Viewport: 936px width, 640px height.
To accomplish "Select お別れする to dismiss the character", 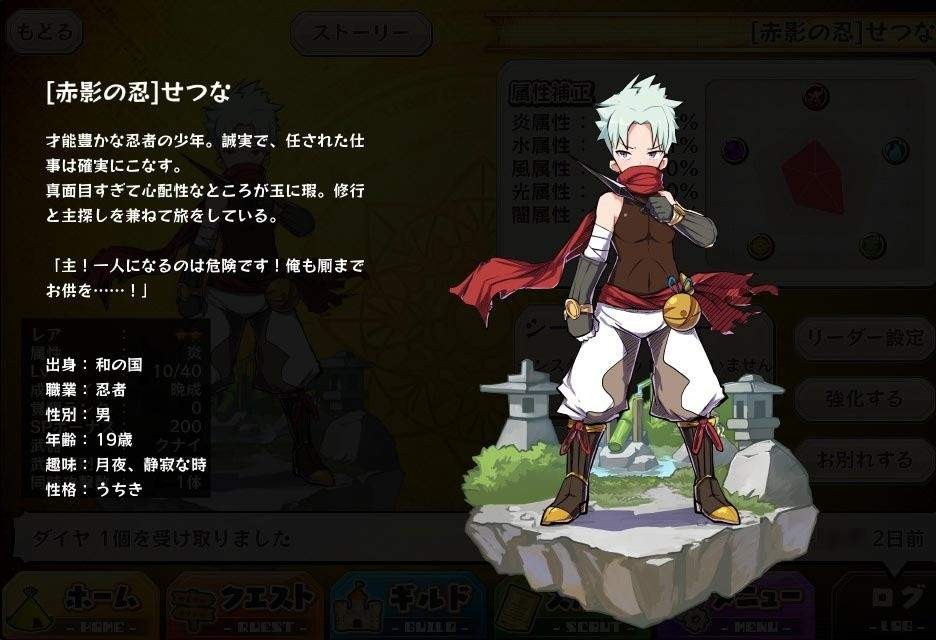I will tap(864, 460).
